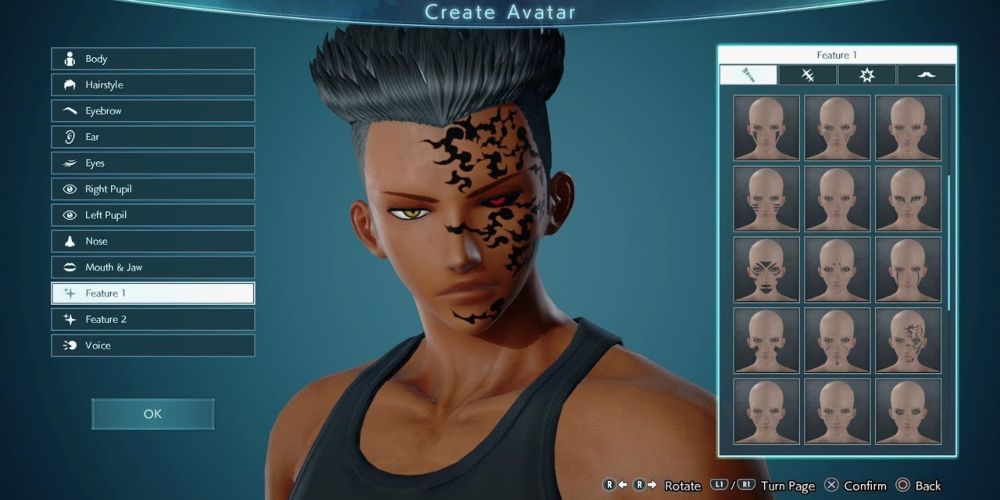Choose the bold tribal mask face paint thumbnail

point(766,269)
